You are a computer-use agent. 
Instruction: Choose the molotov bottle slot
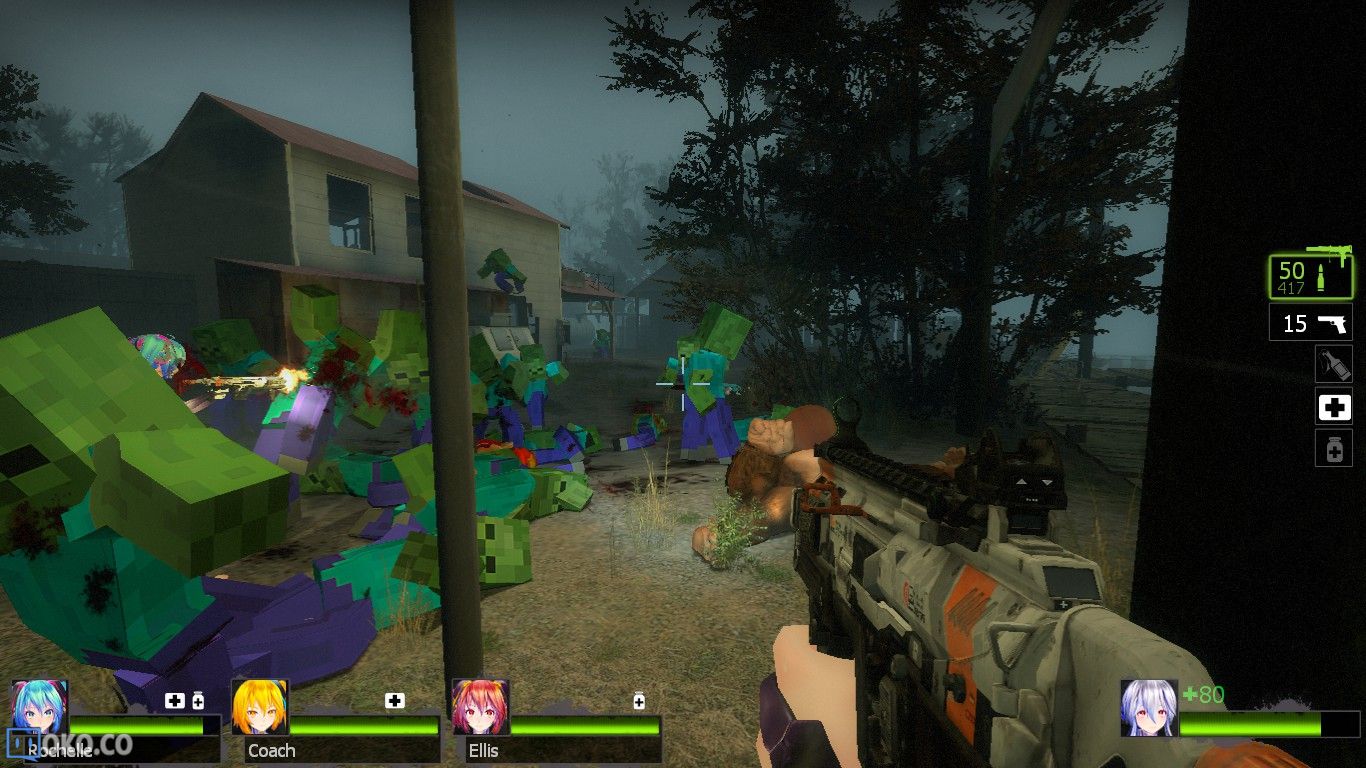coord(1333,364)
